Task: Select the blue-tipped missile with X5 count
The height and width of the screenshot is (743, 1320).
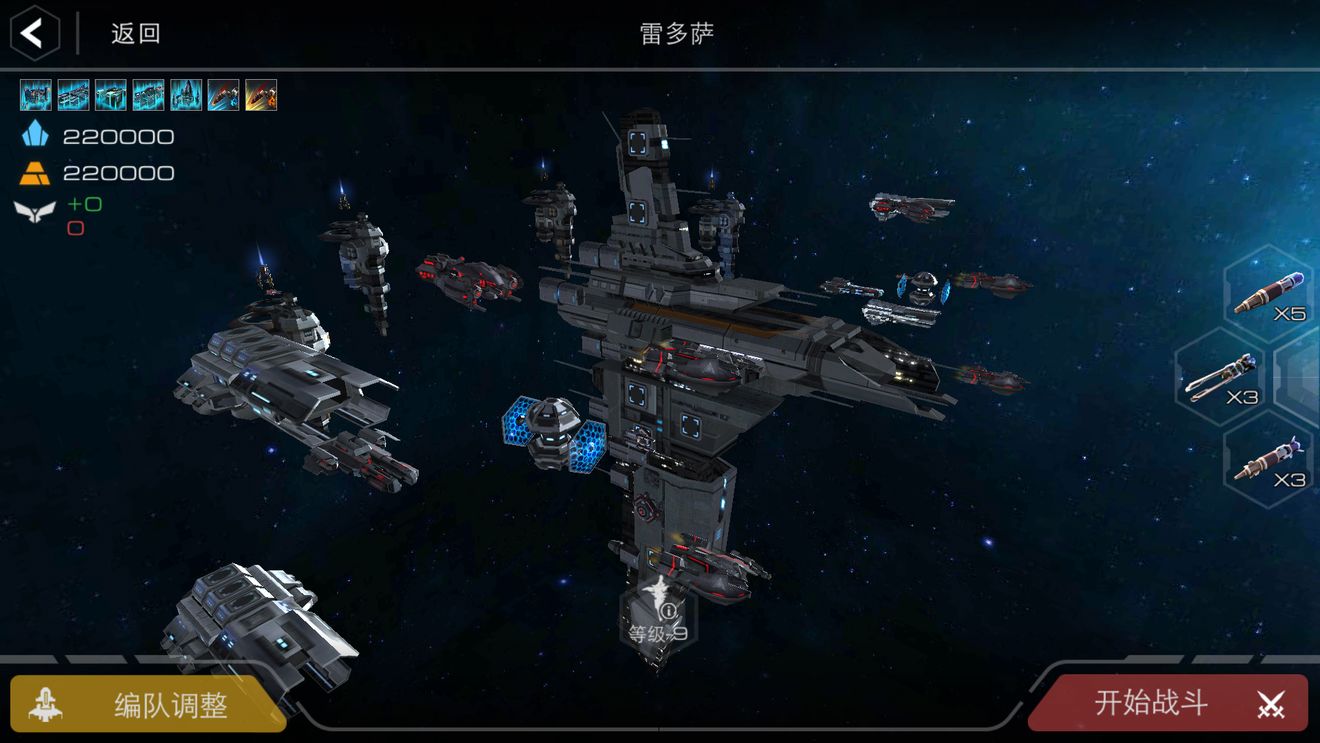Action: 1269,293
